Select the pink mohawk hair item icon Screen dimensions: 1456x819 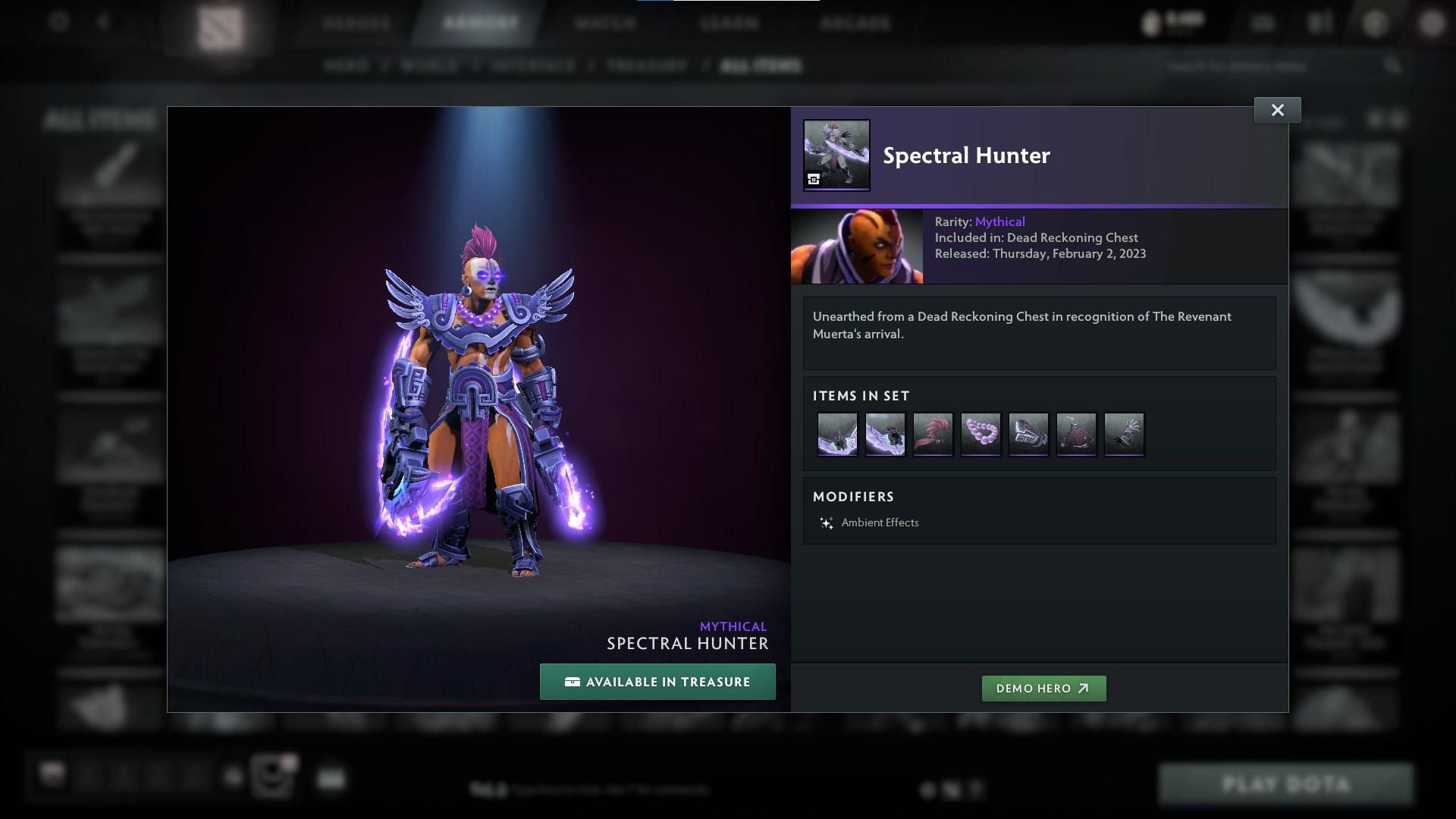click(x=933, y=434)
